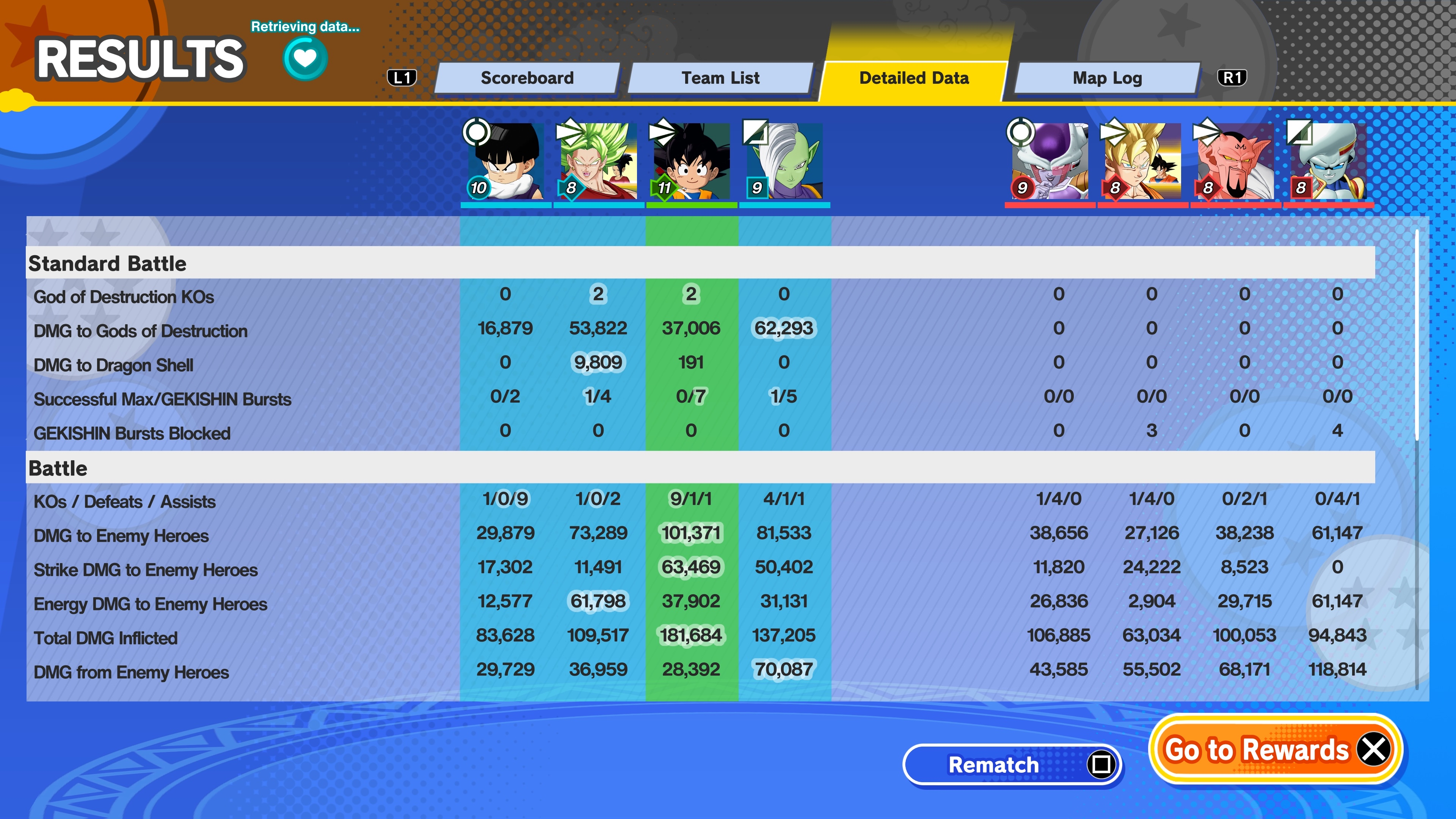Select the Dabura enemy portrait
This screenshot has height=819, width=1456.
[1235, 162]
